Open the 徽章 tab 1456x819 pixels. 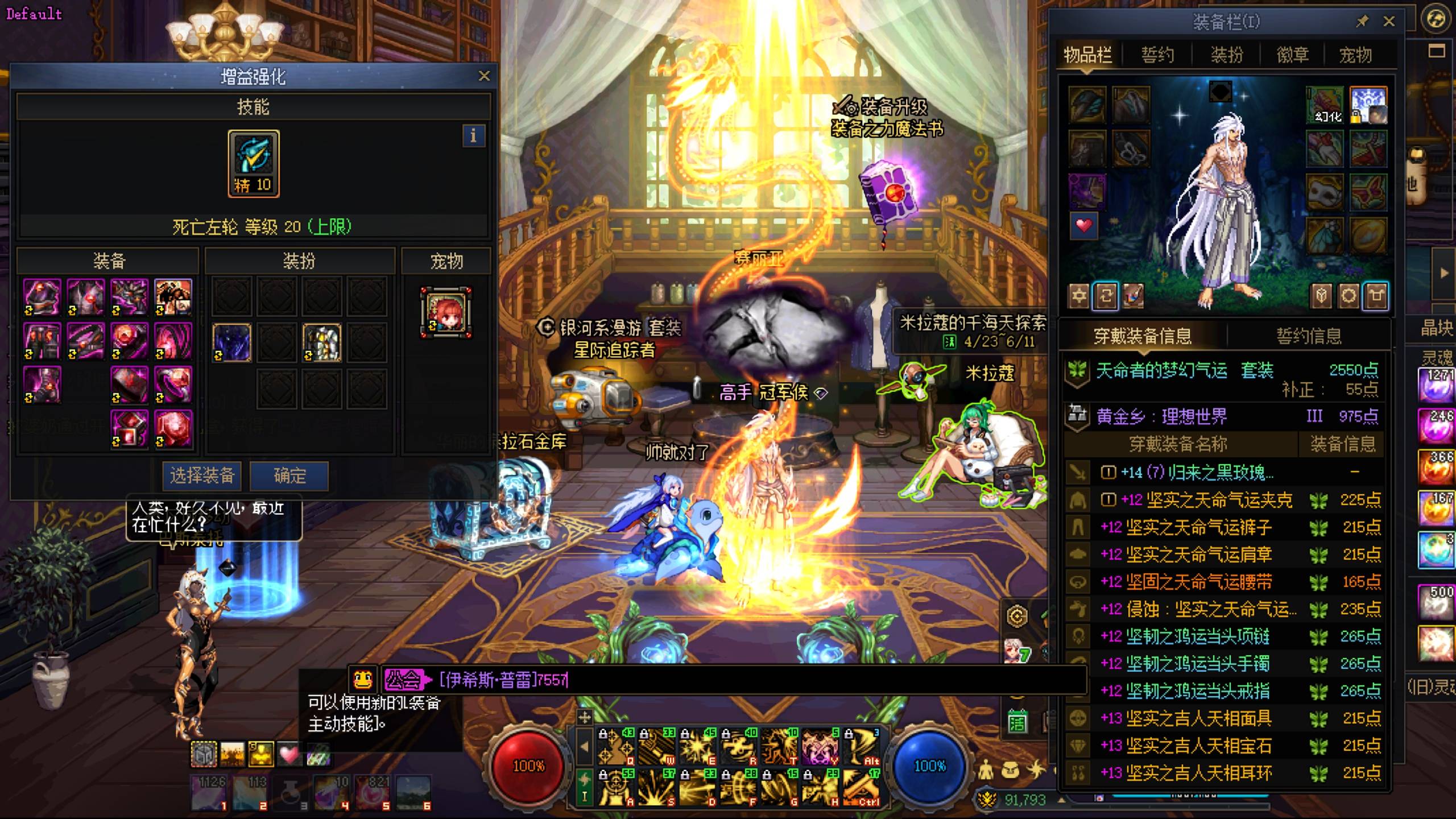point(1292,55)
